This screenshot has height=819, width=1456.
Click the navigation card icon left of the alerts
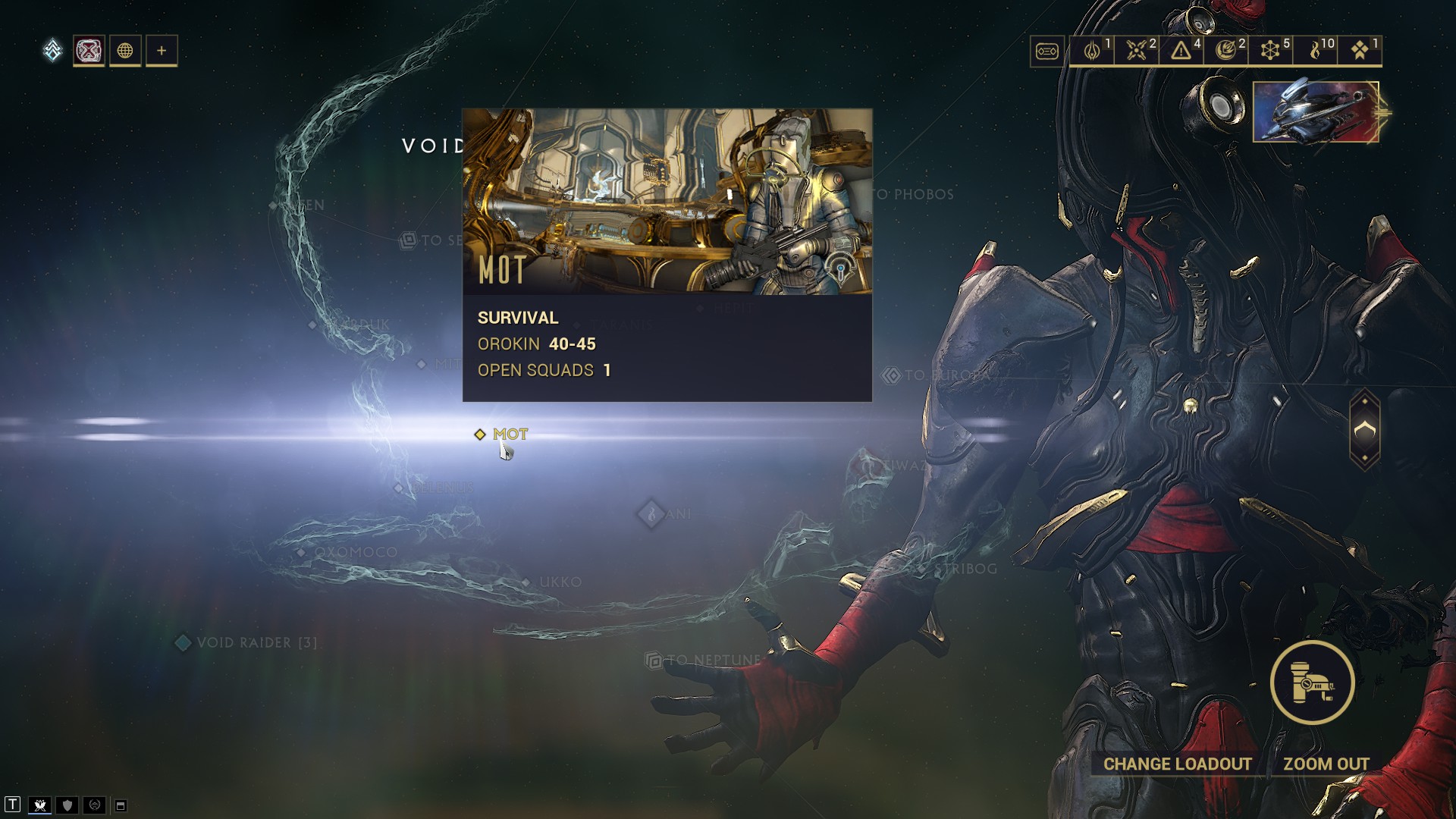click(1047, 51)
